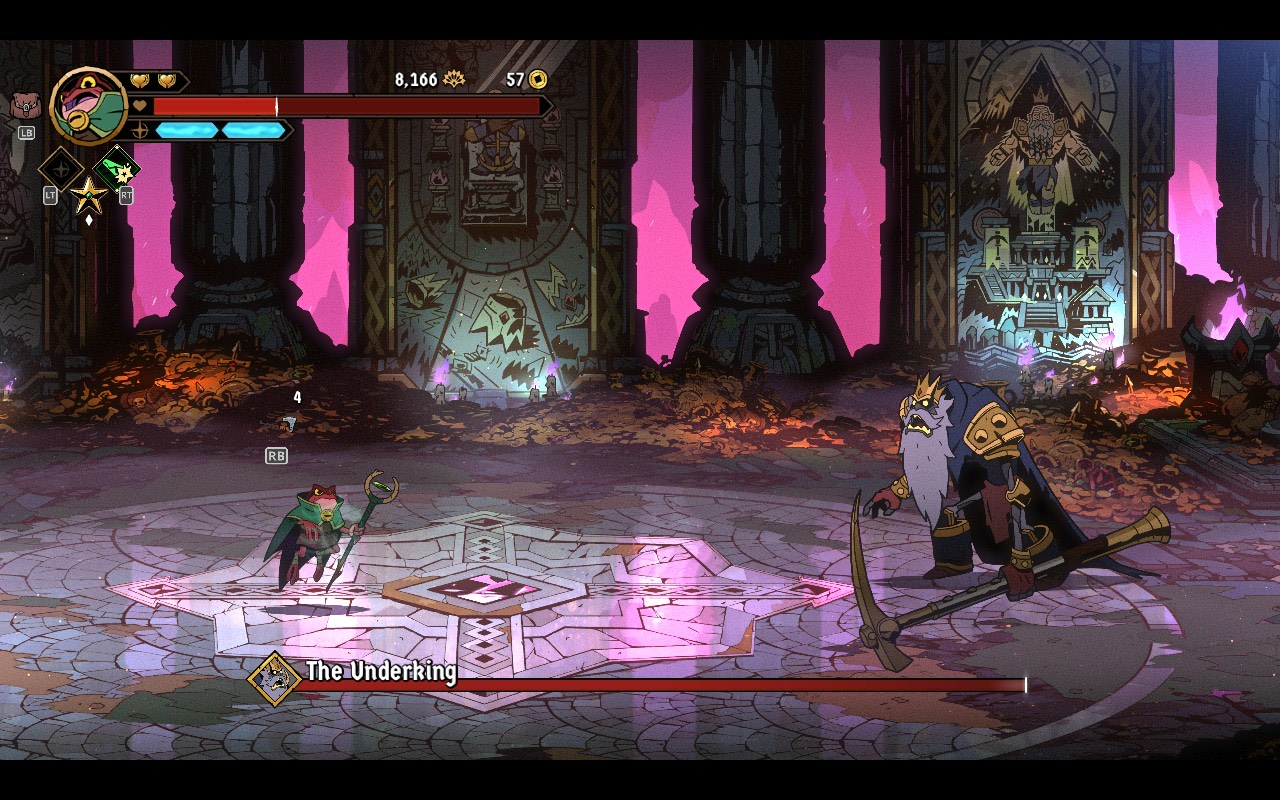
Task: Activate the green glowing spell ability
Action: (117, 168)
